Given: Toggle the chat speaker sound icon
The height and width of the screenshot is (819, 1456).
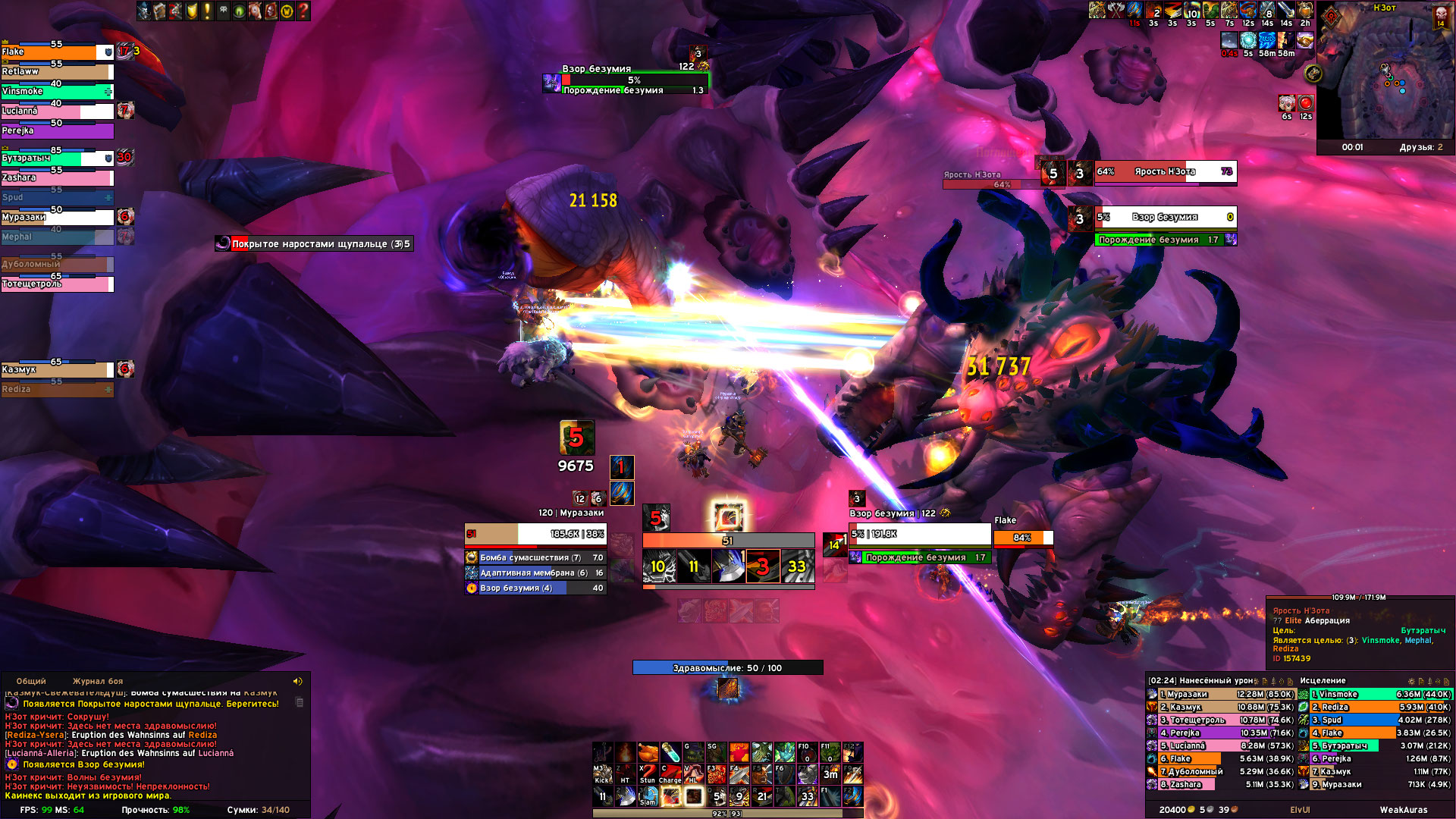Looking at the screenshot, I should (x=297, y=681).
